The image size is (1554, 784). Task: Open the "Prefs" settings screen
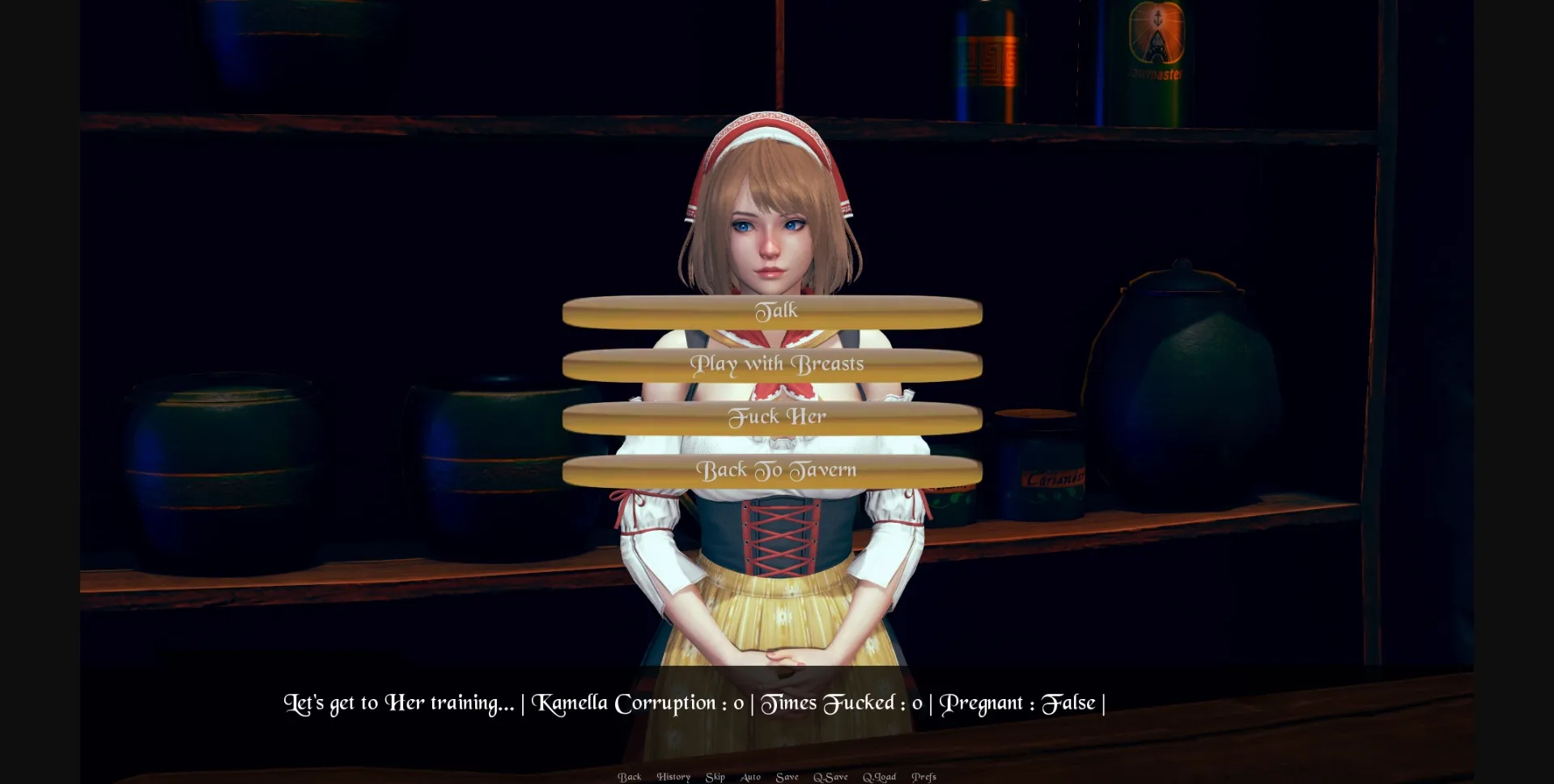[x=923, y=776]
